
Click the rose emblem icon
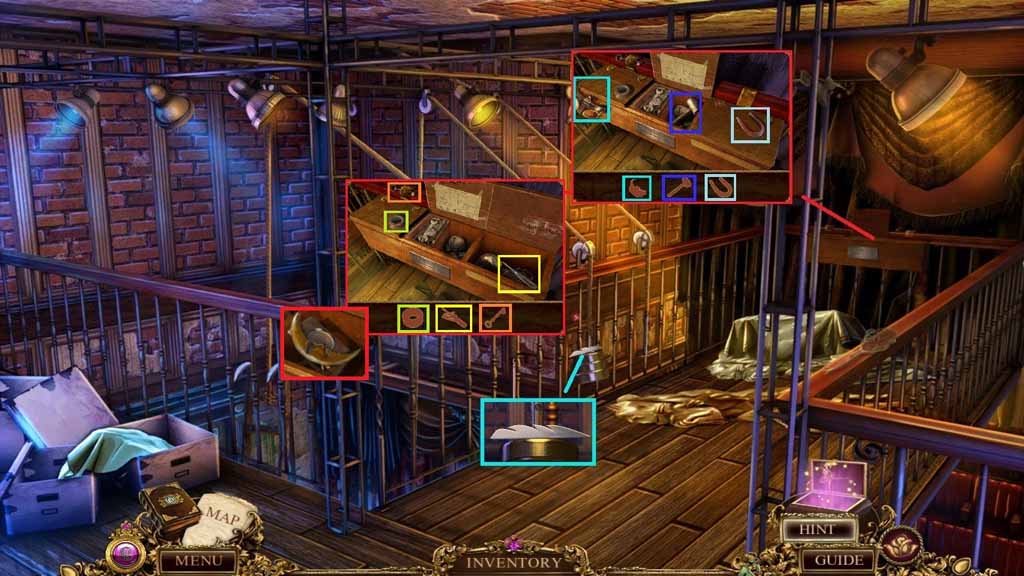tap(902, 546)
